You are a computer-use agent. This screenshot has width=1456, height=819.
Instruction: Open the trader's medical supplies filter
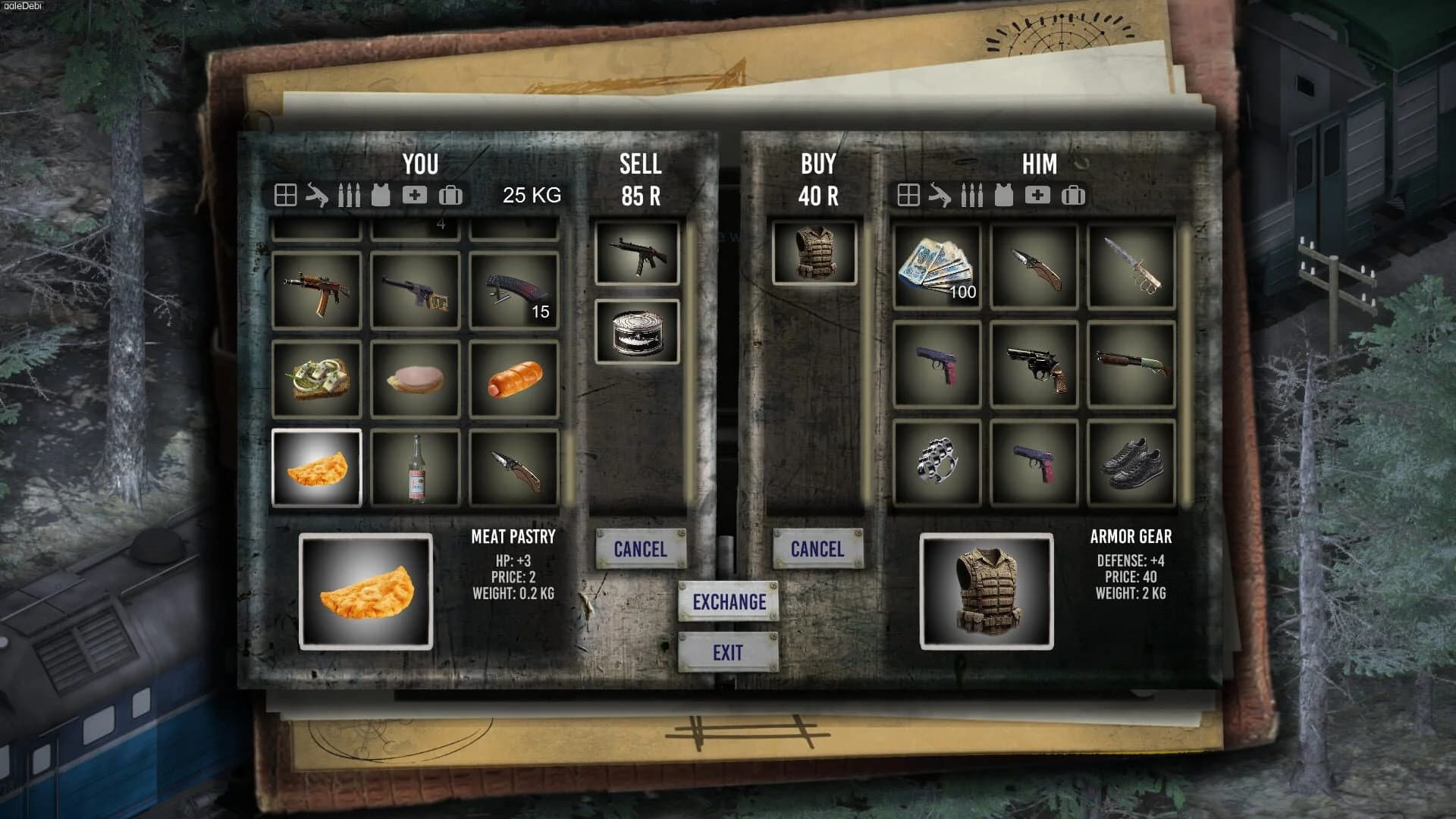coord(1038,196)
